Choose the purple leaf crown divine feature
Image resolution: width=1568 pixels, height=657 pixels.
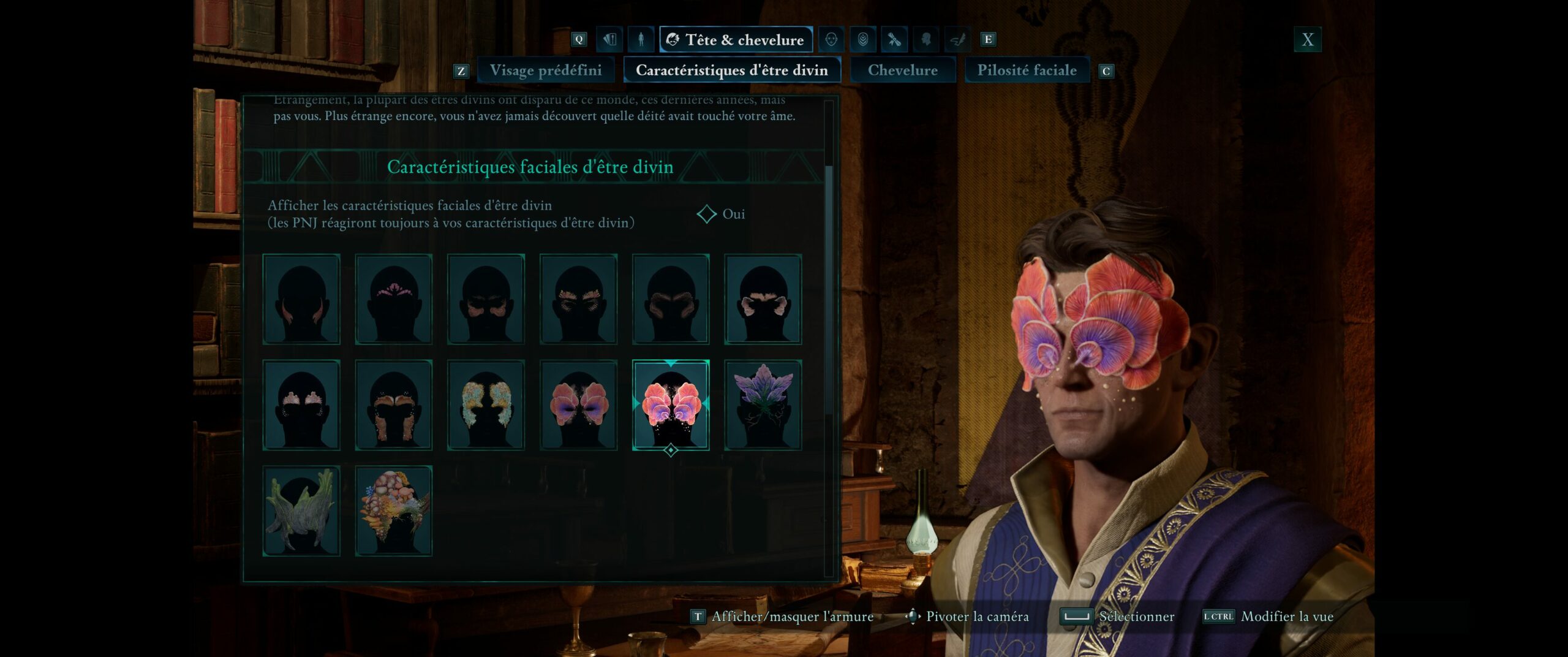pos(763,405)
